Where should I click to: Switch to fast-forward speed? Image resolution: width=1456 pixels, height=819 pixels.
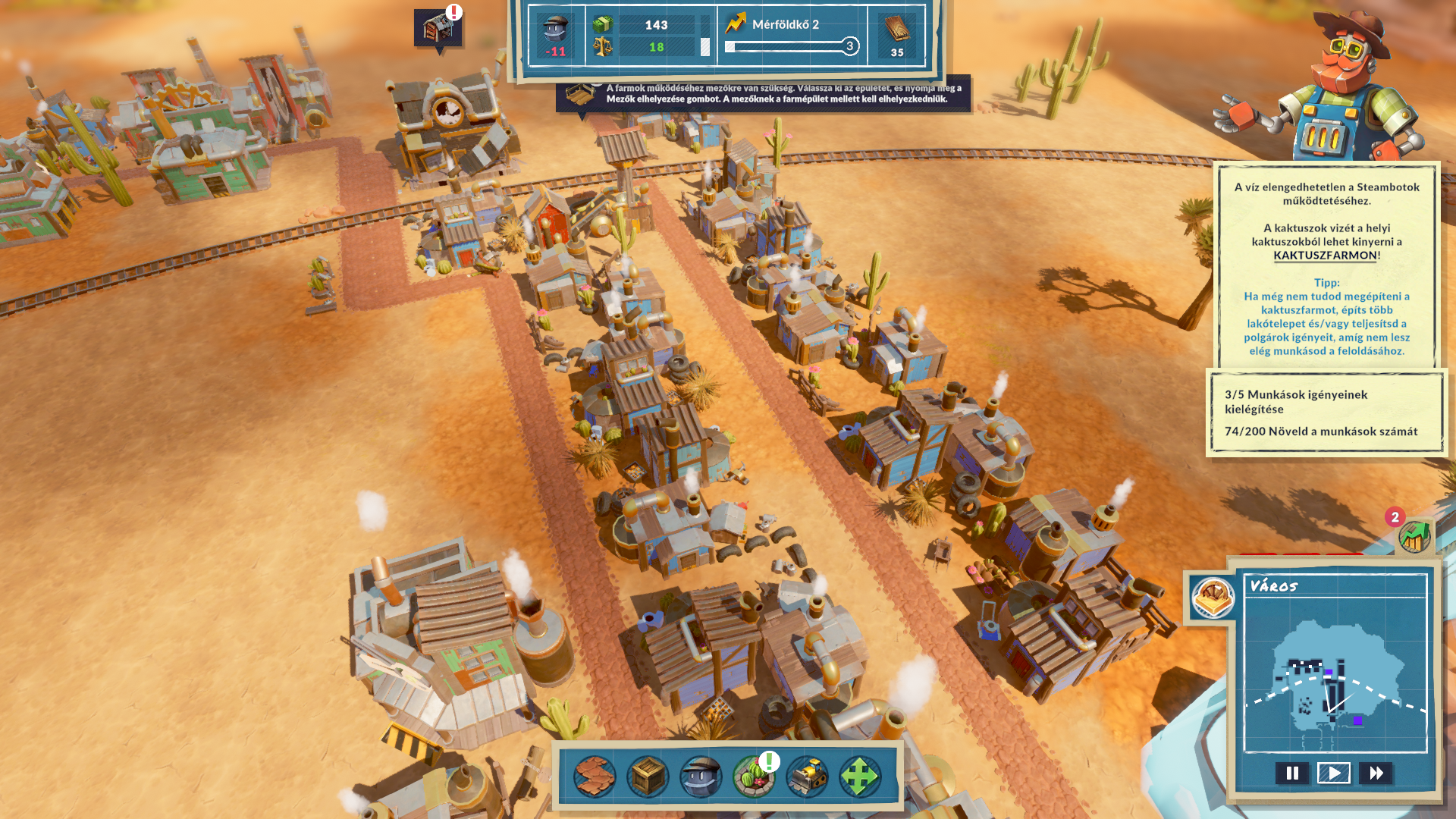1376,773
